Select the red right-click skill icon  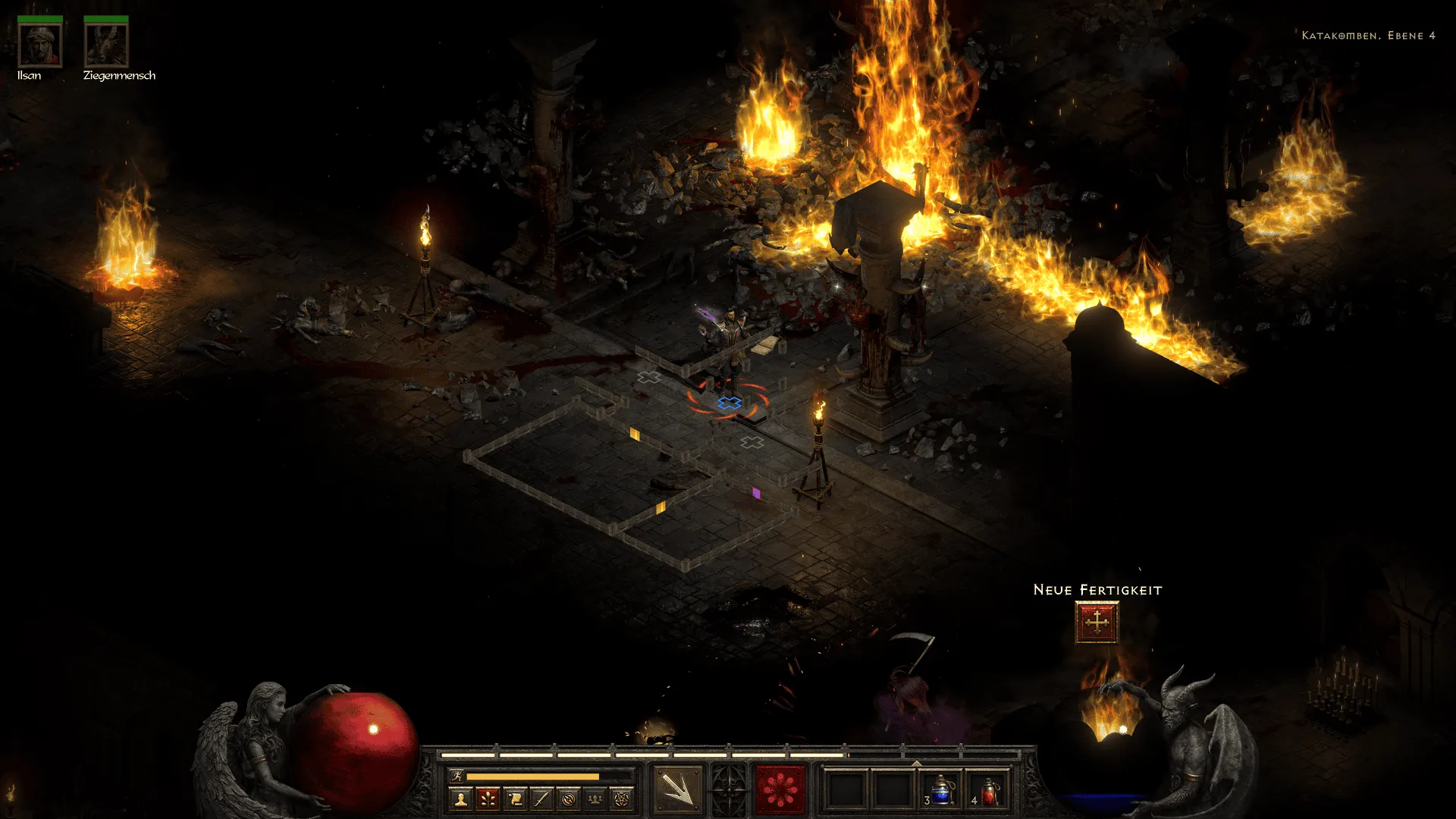click(x=780, y=789)
